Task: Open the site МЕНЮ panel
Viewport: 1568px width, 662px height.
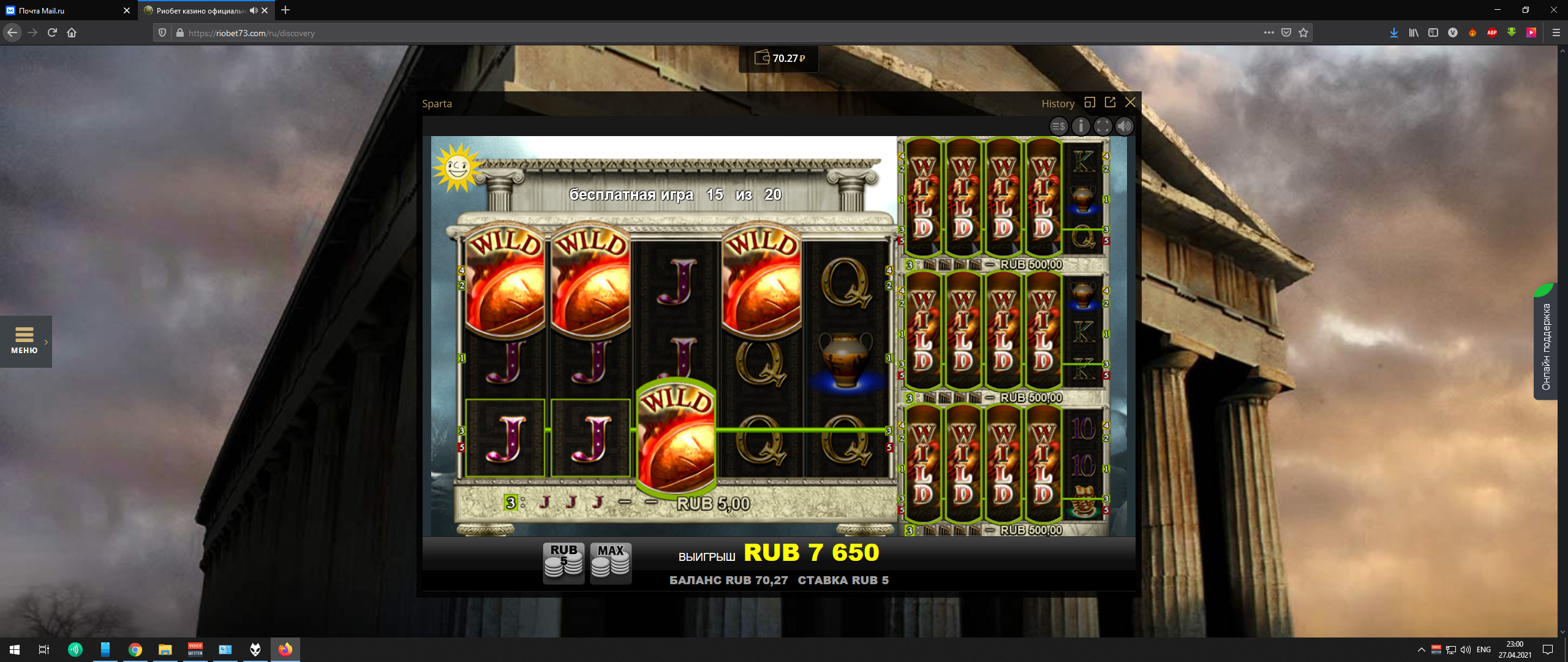Action: [24, 341]
